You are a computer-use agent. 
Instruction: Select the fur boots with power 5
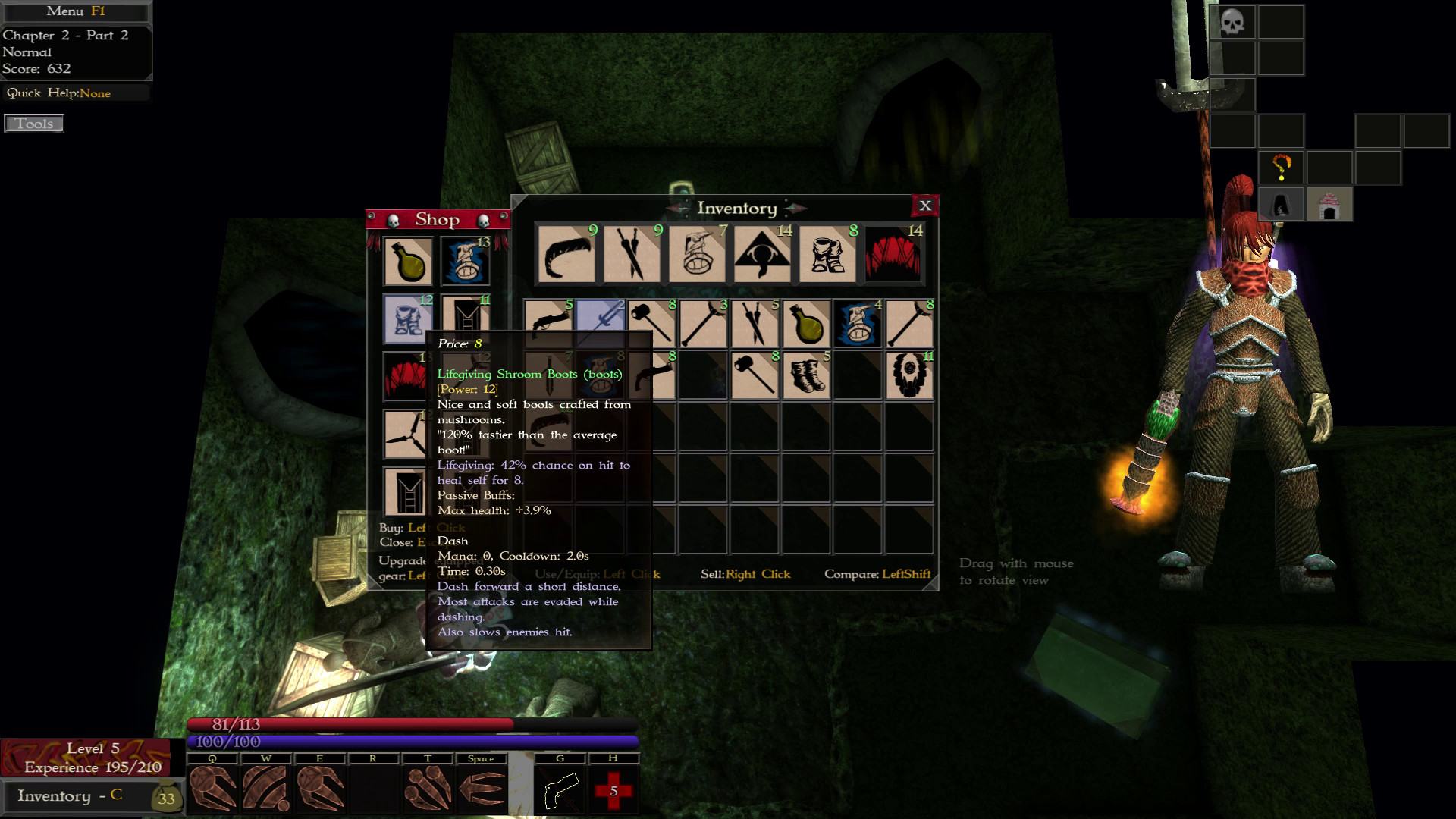pyautogui.click(x=805, y=375)
